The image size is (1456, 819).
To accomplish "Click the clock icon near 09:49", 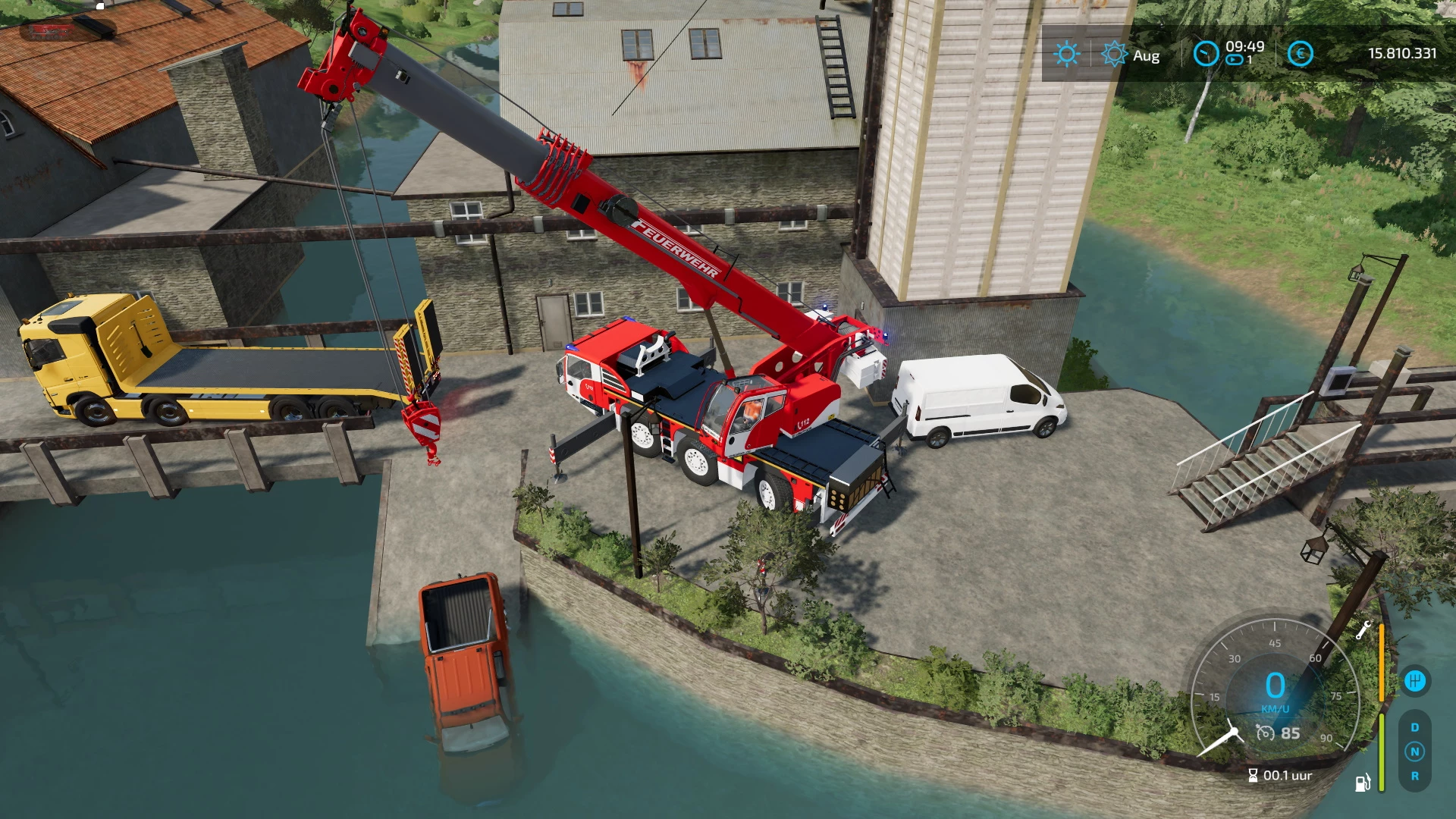I will click(1207, 53).
